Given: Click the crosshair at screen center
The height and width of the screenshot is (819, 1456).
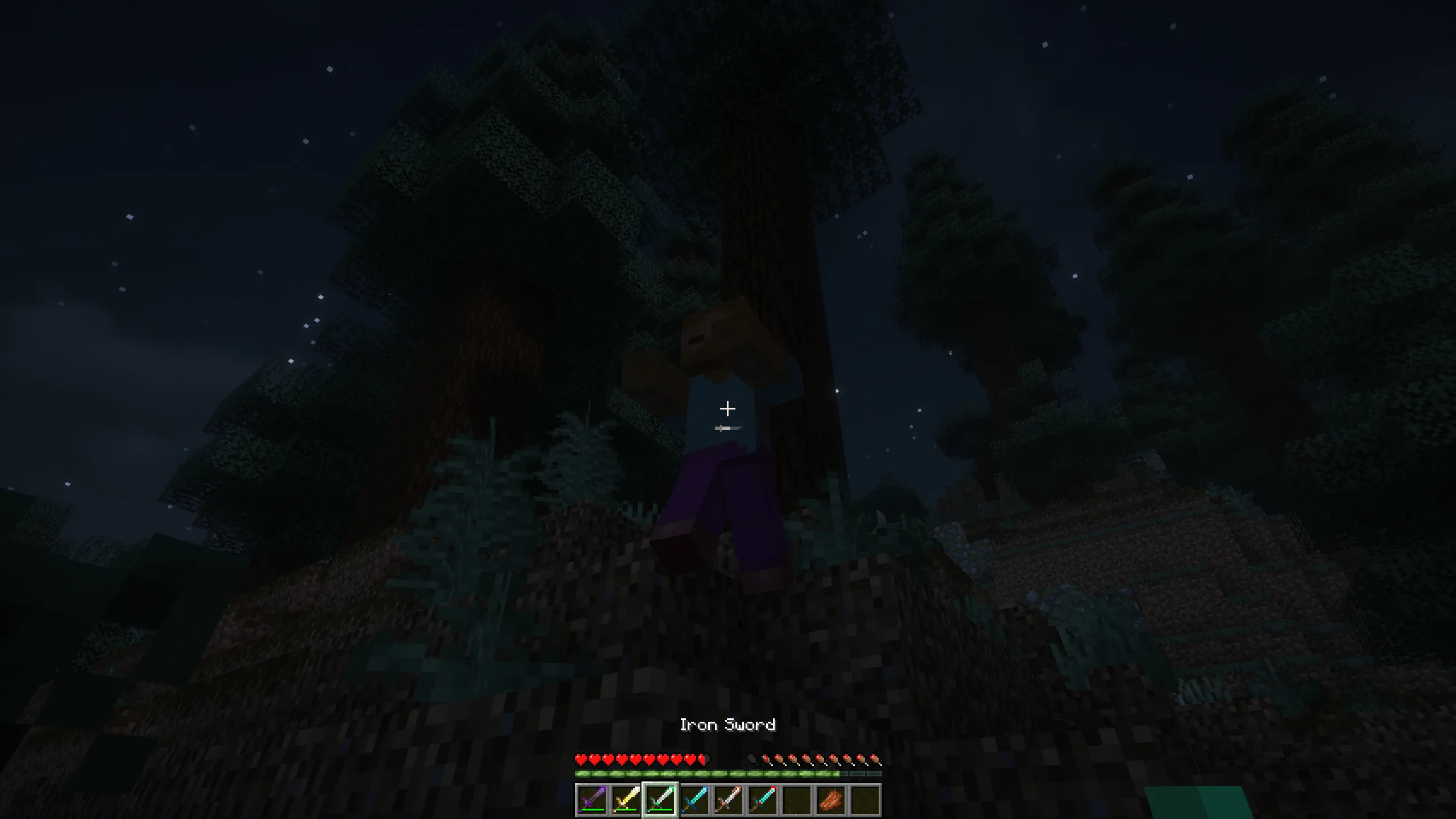Looking at the screenshot, I should tap(728, 408).
